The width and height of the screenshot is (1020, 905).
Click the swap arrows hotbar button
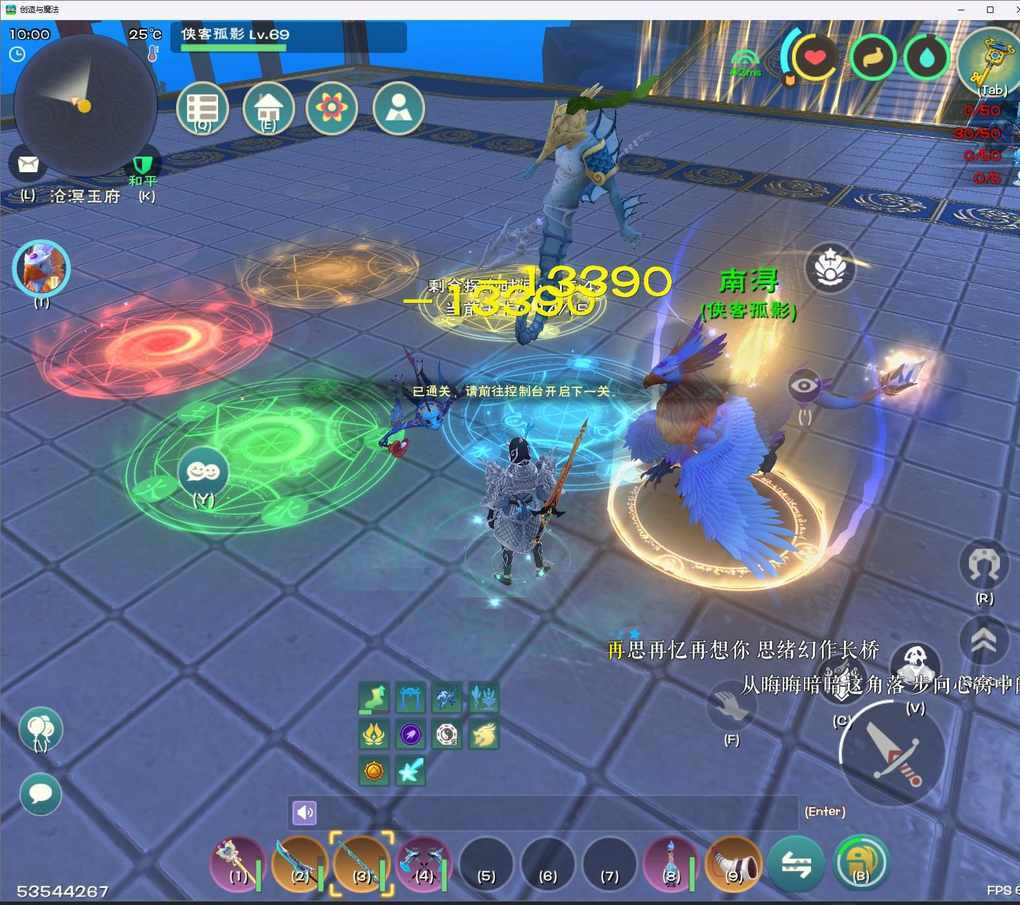[x=796, y=862]
